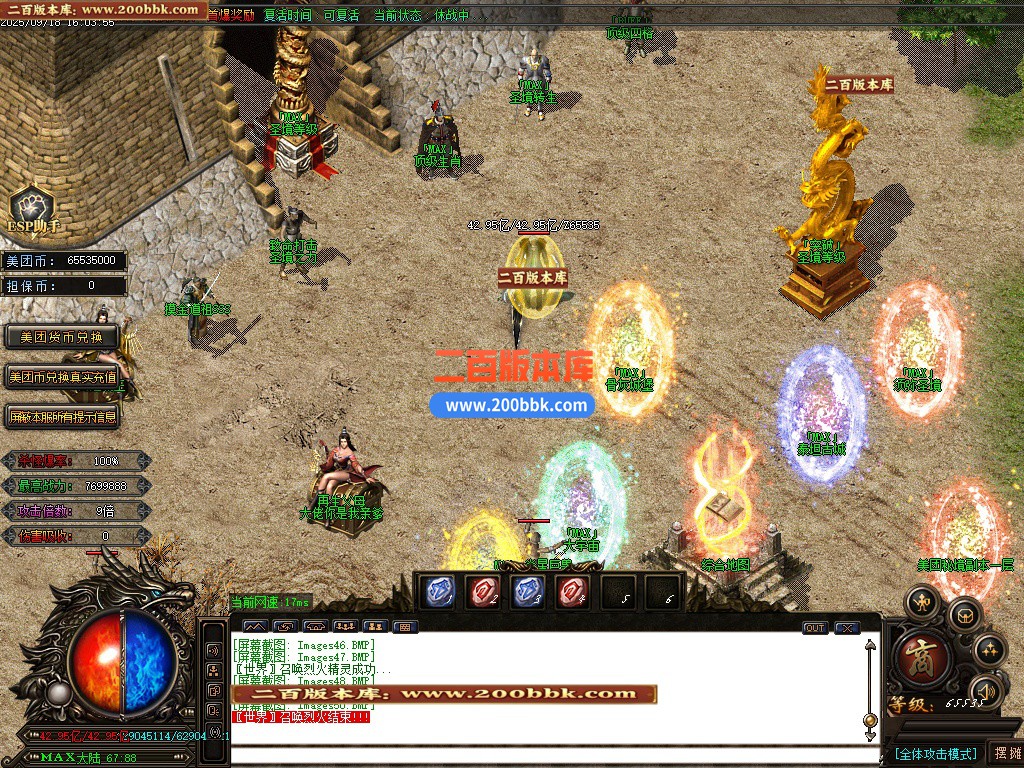Click the 美团货币兑换 button
The width and height of the screenshot is (1024, 768).
pos(62,337)
